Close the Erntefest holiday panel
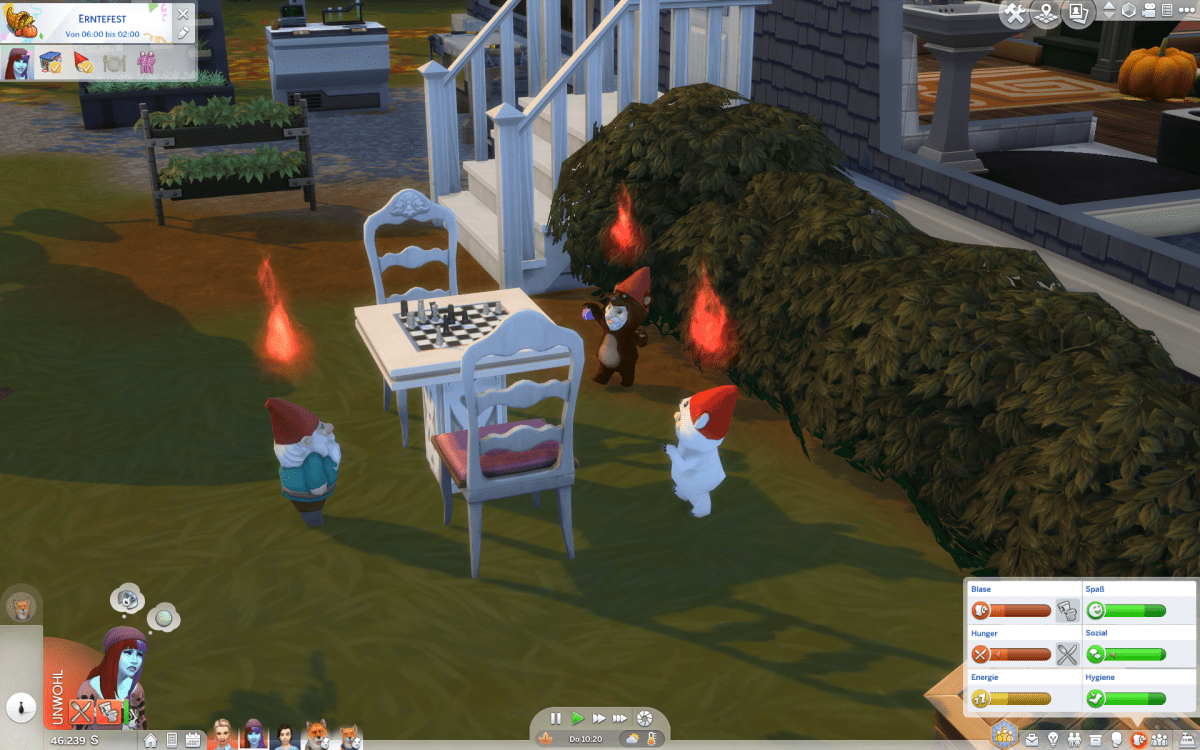The image size is (1200, 750). tap(182, 14)
